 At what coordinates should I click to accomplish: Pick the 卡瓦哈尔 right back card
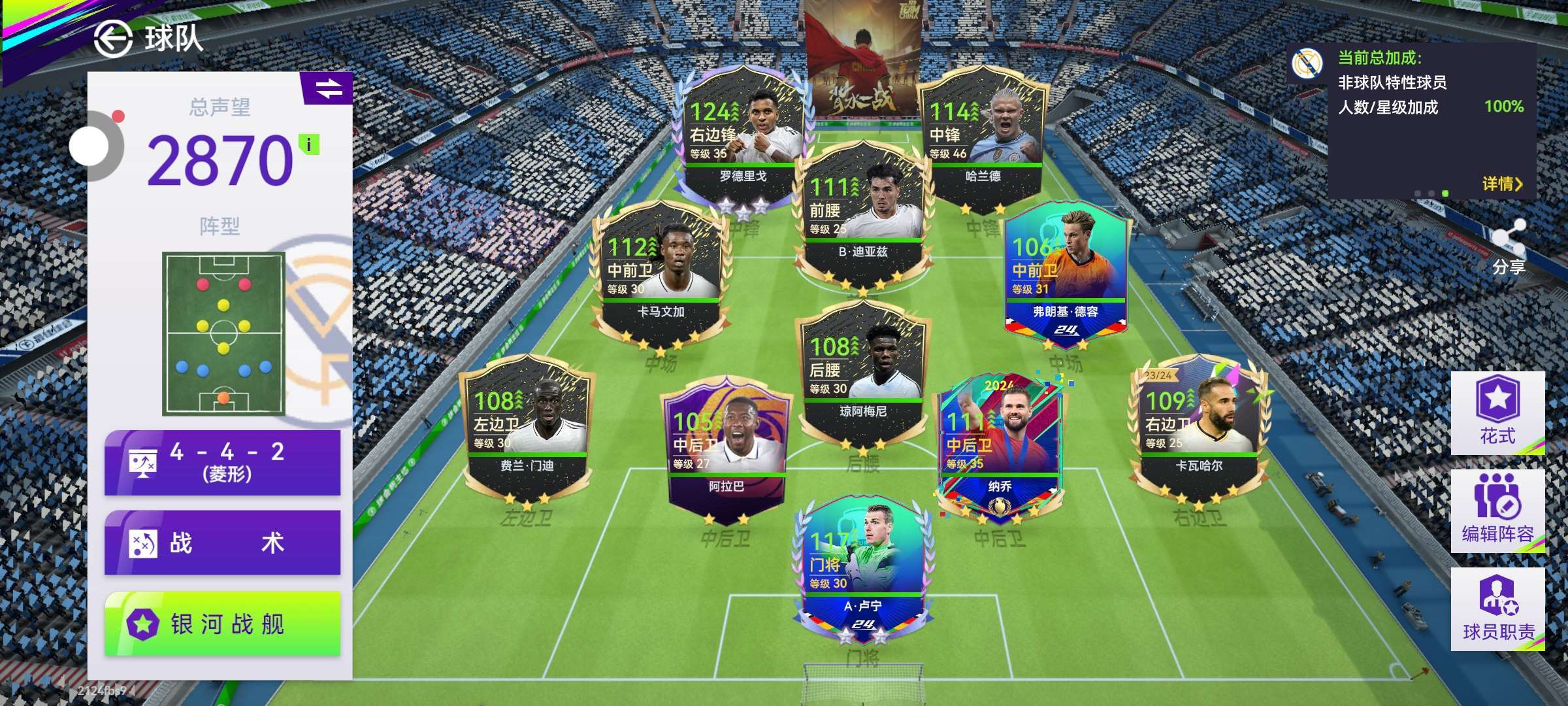tap(1199, 428)
